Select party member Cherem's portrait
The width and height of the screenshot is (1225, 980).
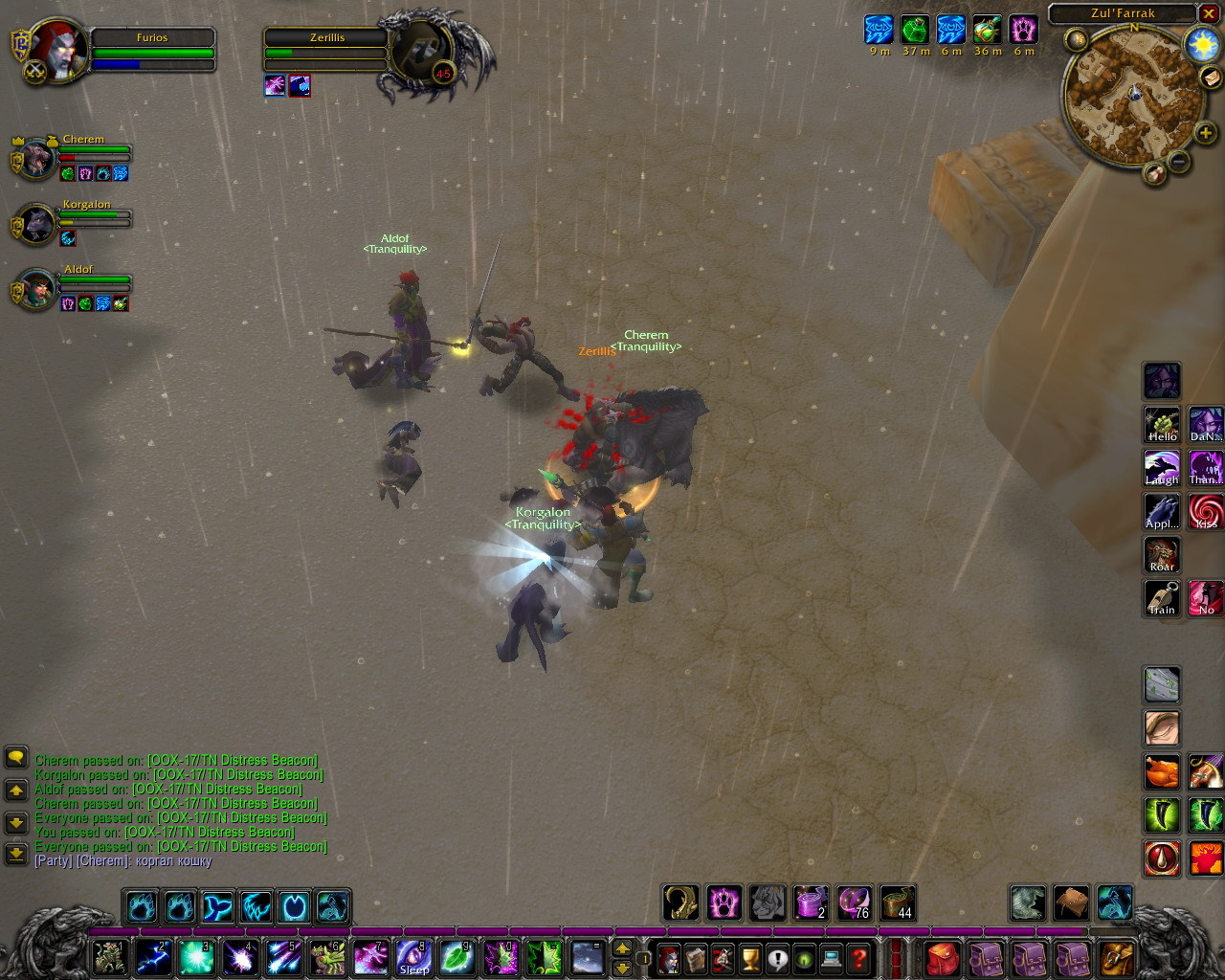pos(36,159)
